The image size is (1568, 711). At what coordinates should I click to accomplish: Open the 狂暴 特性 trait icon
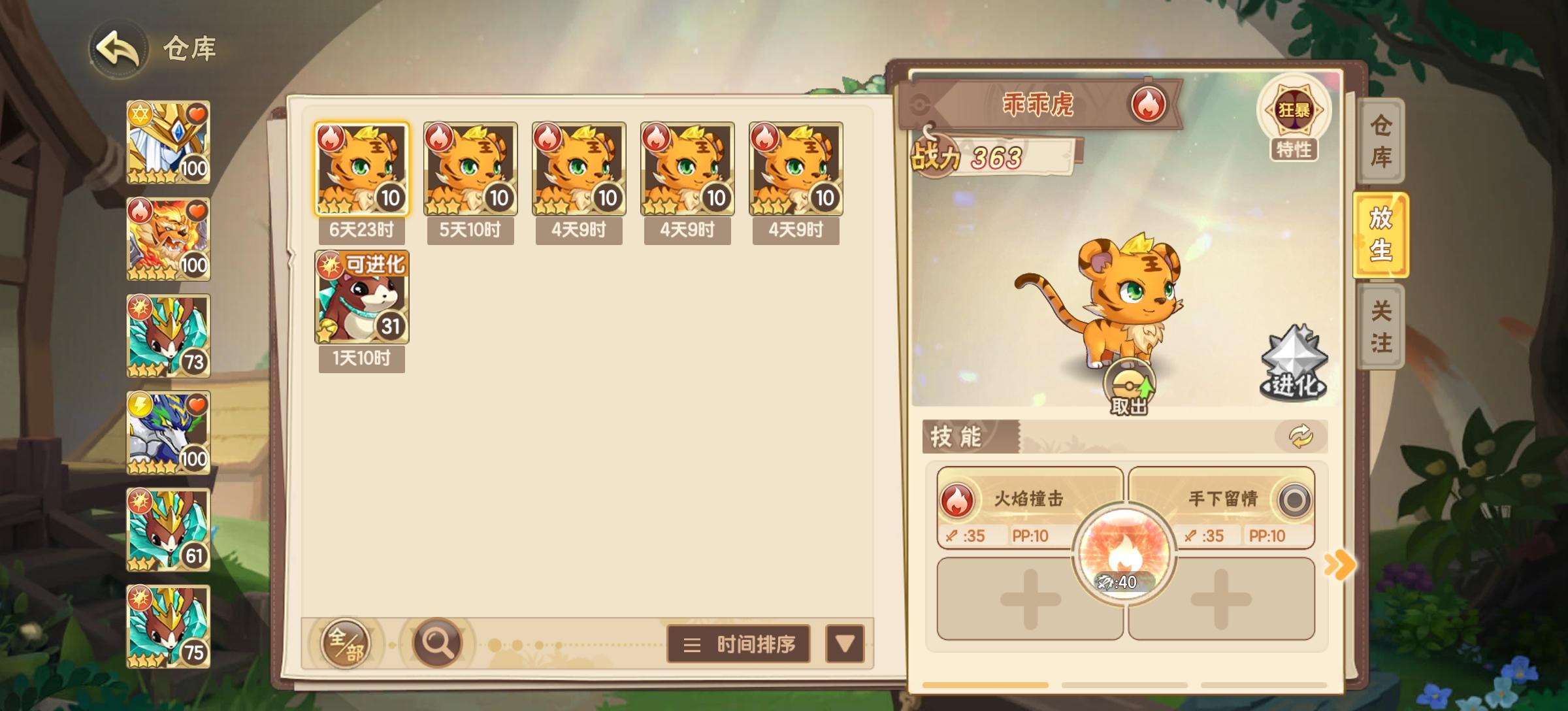coord(1295,111)
